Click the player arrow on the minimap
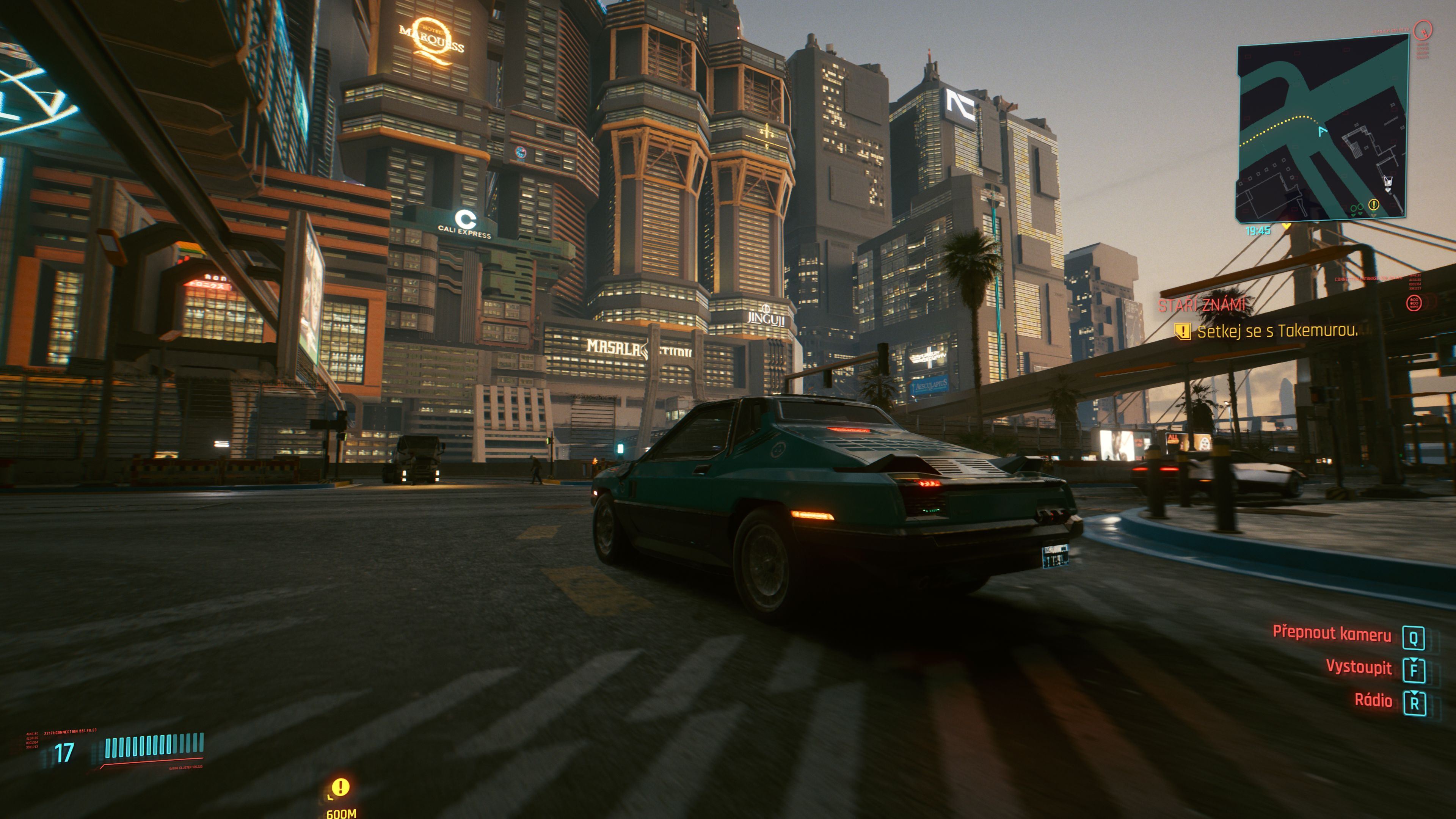This screenshot has height=819, width=1456. tap(1322, 132)
